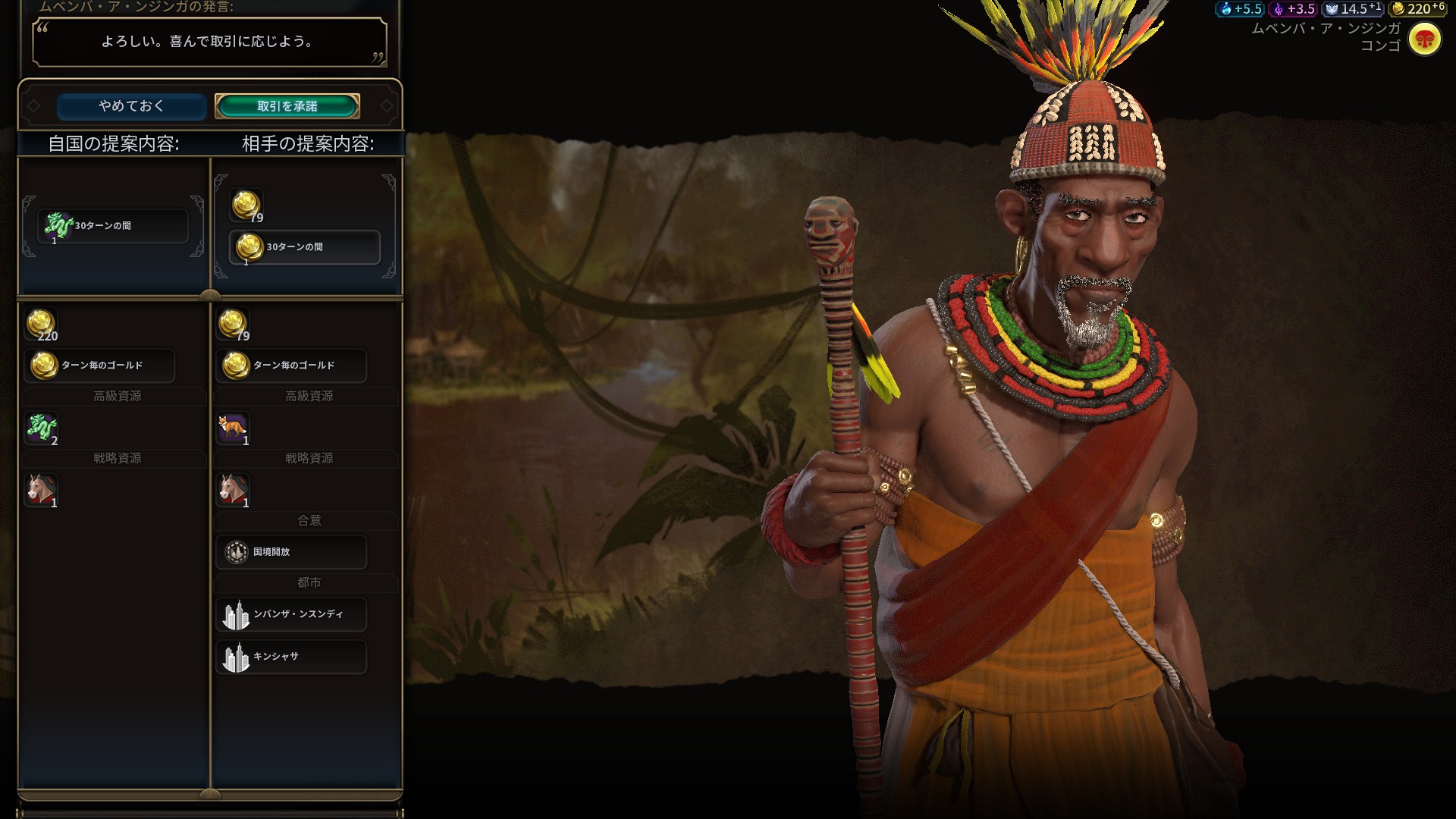Remove the 30-turn gold item from their offer
This screenshot has width=1456, height=819.
pos(305,247)
